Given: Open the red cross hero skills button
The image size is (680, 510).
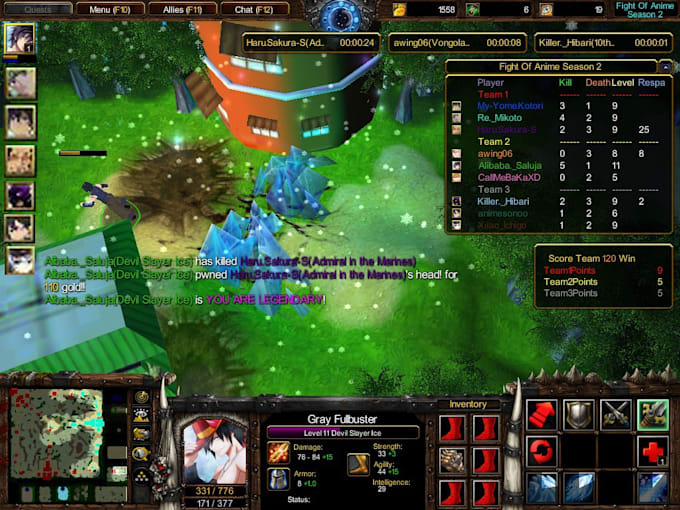Looking at the screenshot, I should (x=653, y=451).
